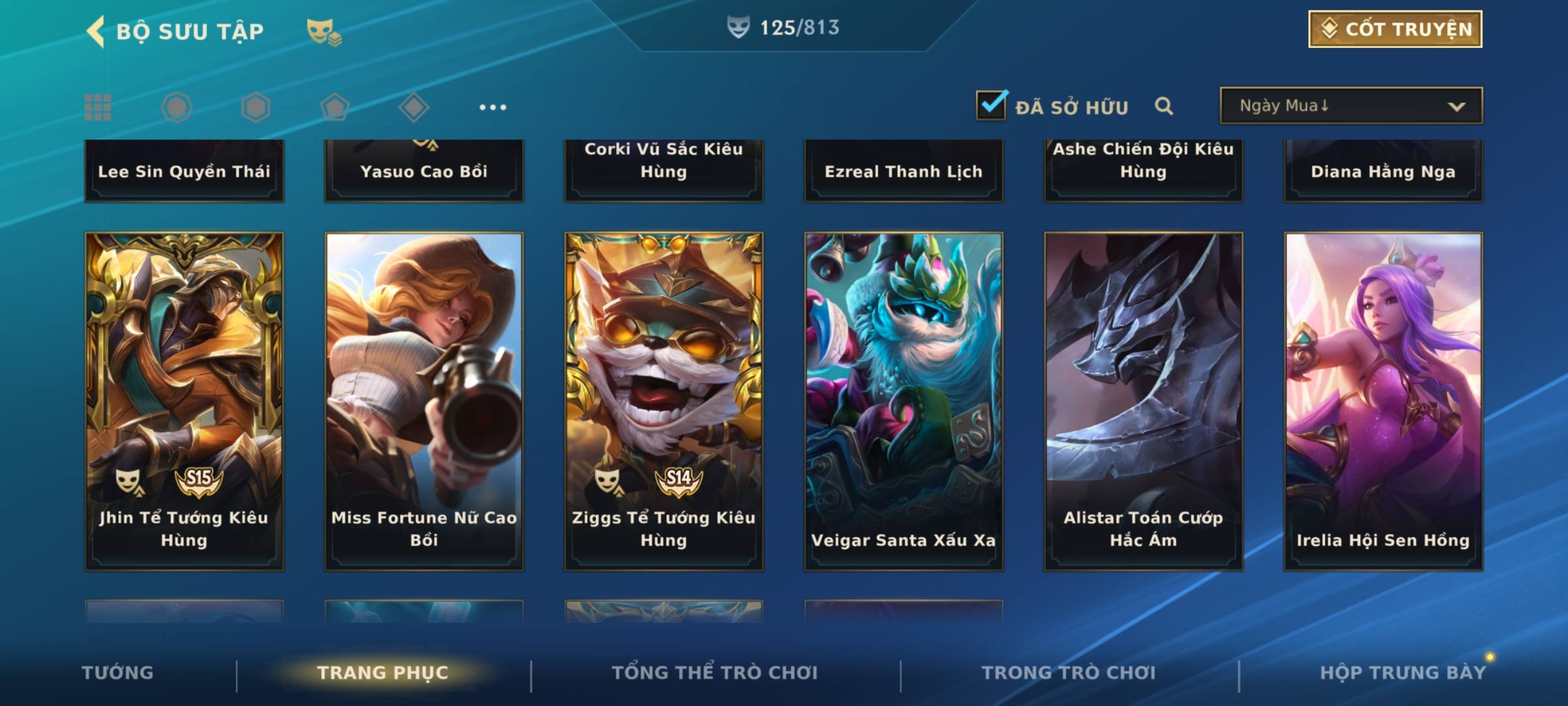The image size is (1568, 706).
Task: Open the Trong Trò Chơi tab
Action: point(1069,672)
